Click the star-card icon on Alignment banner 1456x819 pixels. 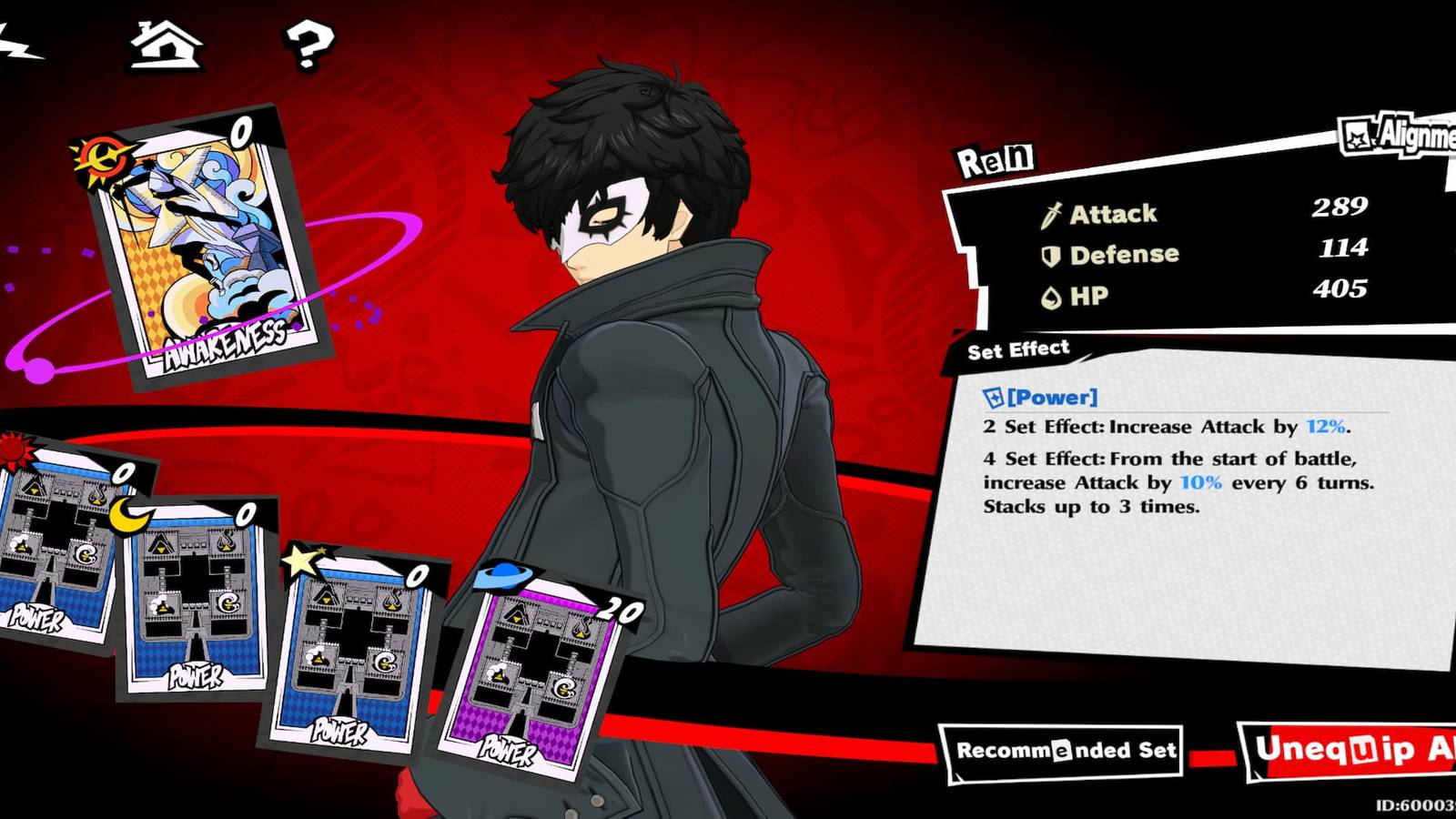[1357, 136]
